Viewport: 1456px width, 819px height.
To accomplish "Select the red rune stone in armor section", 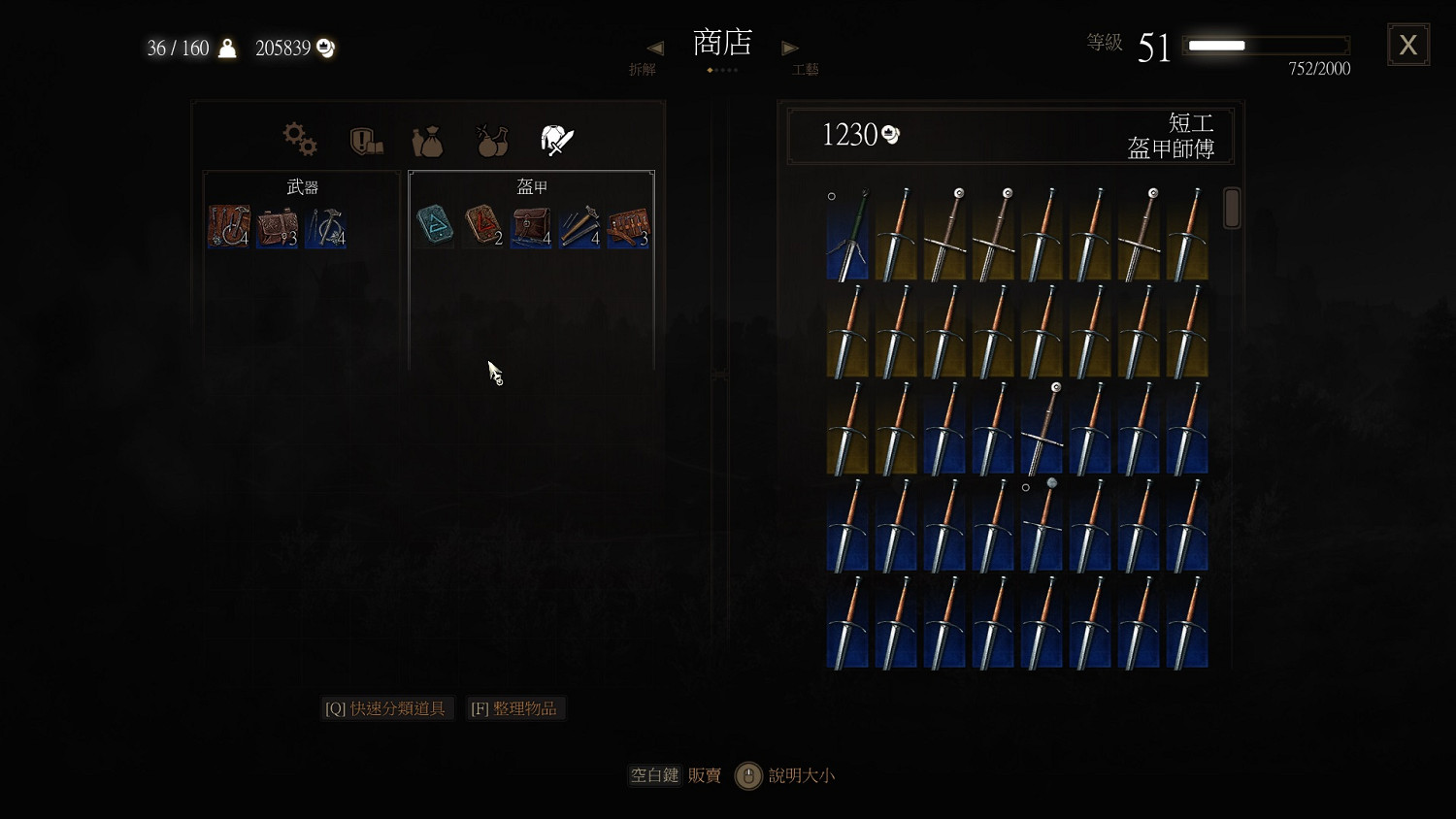I will (482, 225).
